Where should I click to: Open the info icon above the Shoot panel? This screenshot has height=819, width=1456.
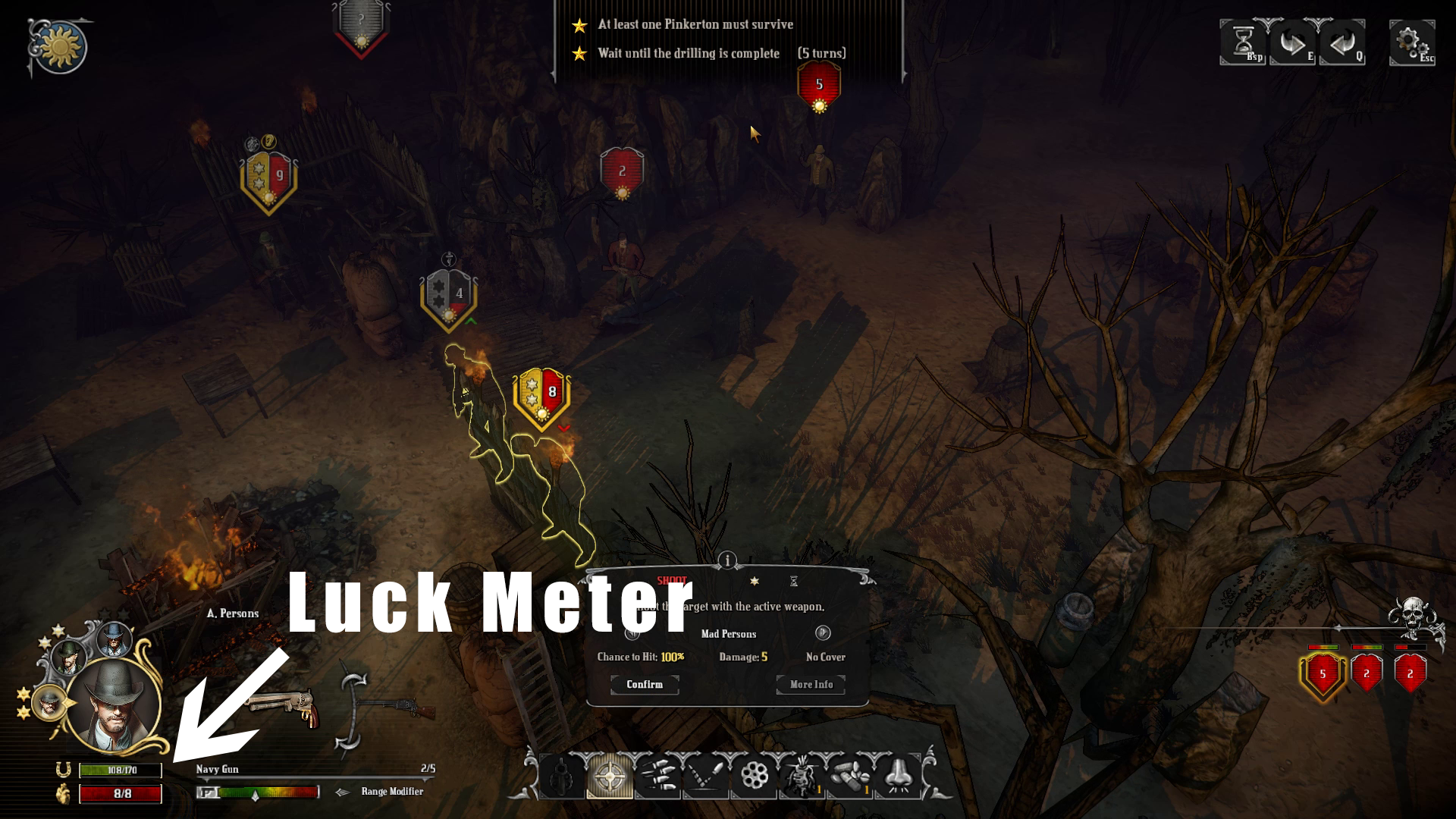click(727, 560)
